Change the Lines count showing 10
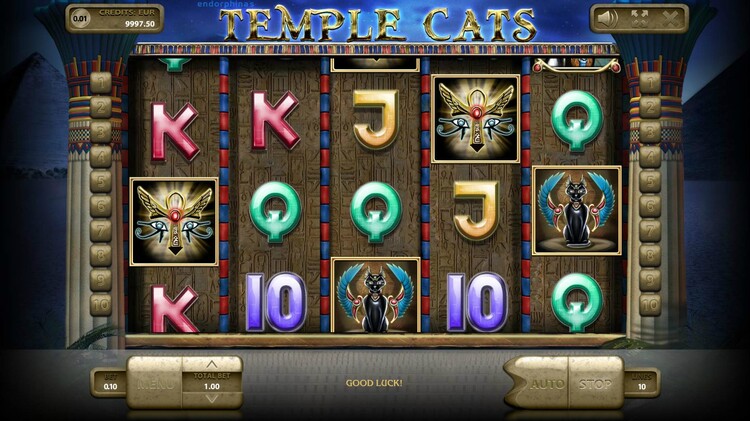This screenshot has height=421, width=750. coord(643,385)
